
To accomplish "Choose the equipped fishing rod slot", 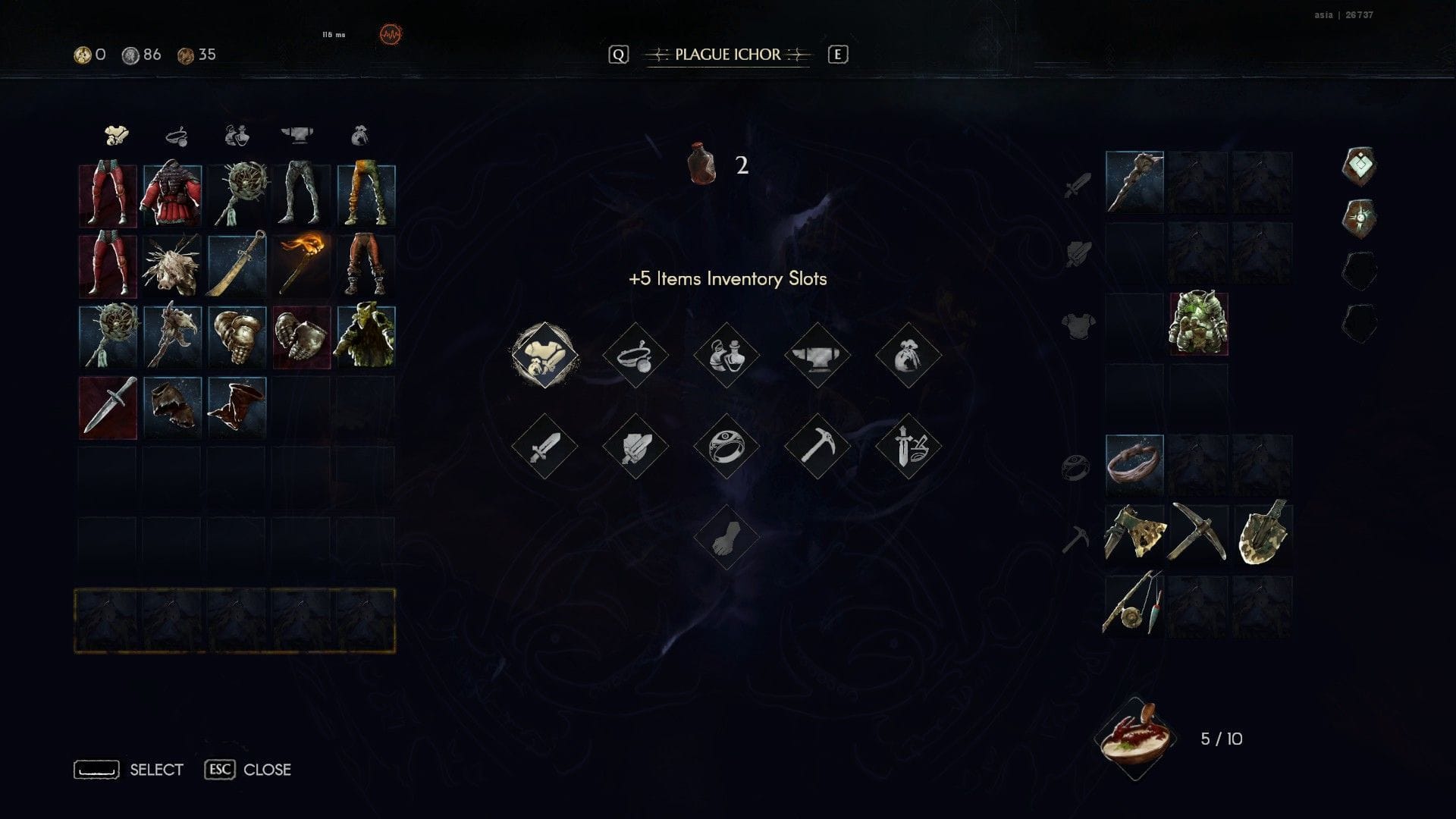I will tap(1134, 604).
